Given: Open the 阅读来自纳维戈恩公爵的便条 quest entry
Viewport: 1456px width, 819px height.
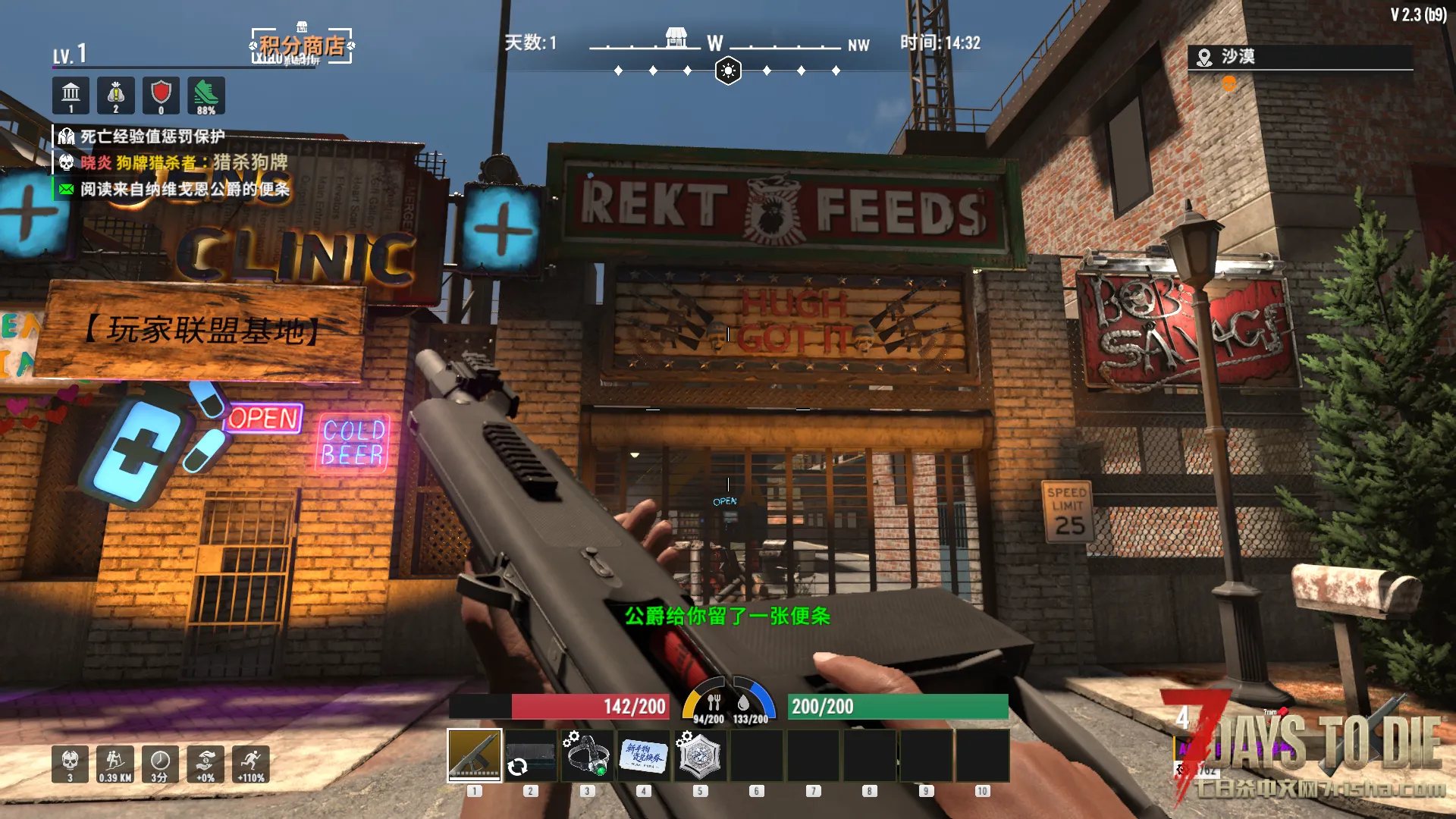Looking at the screenshot, I should point(184,189).
